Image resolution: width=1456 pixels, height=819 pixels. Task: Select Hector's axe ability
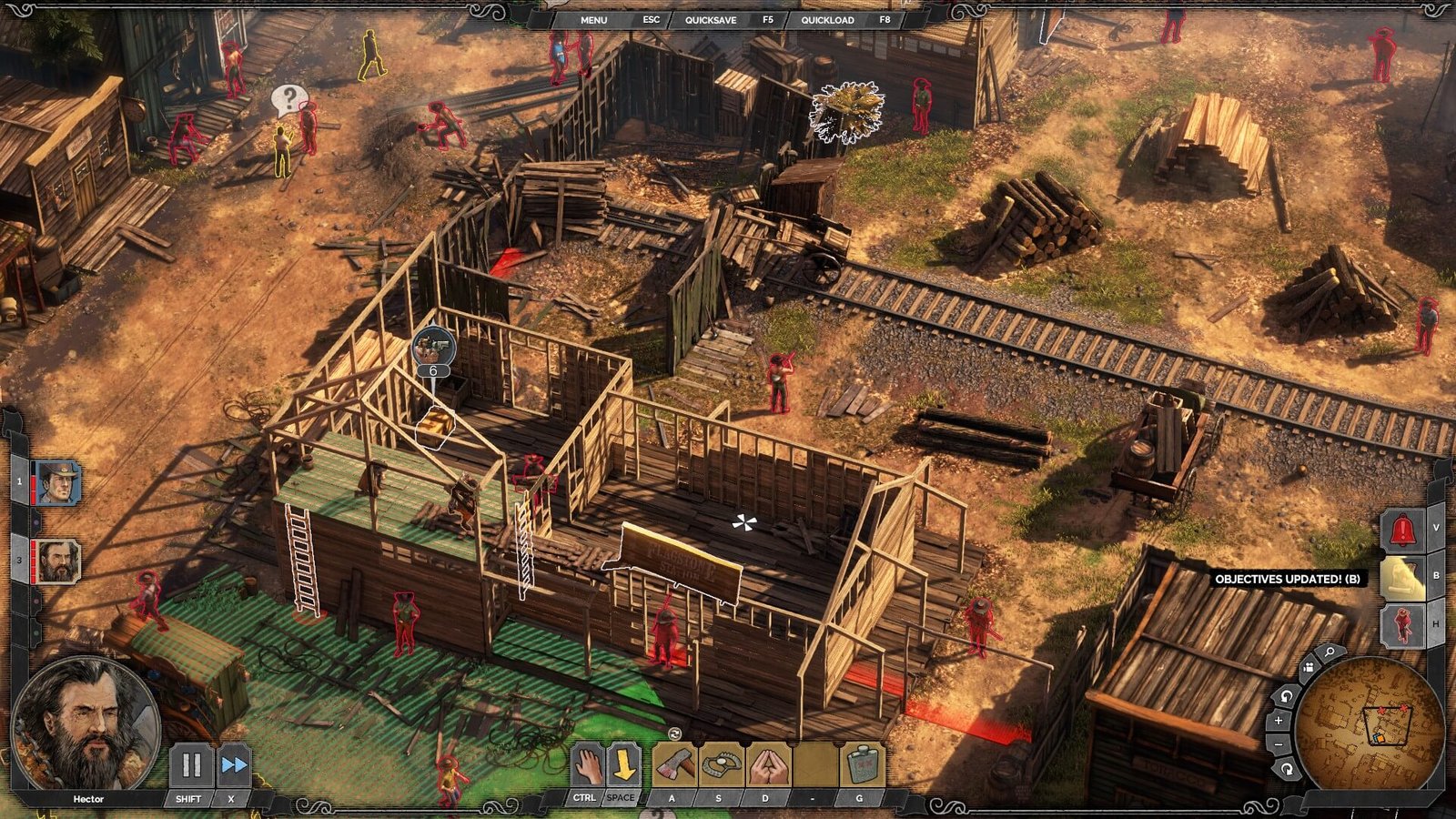coord(674,765)
